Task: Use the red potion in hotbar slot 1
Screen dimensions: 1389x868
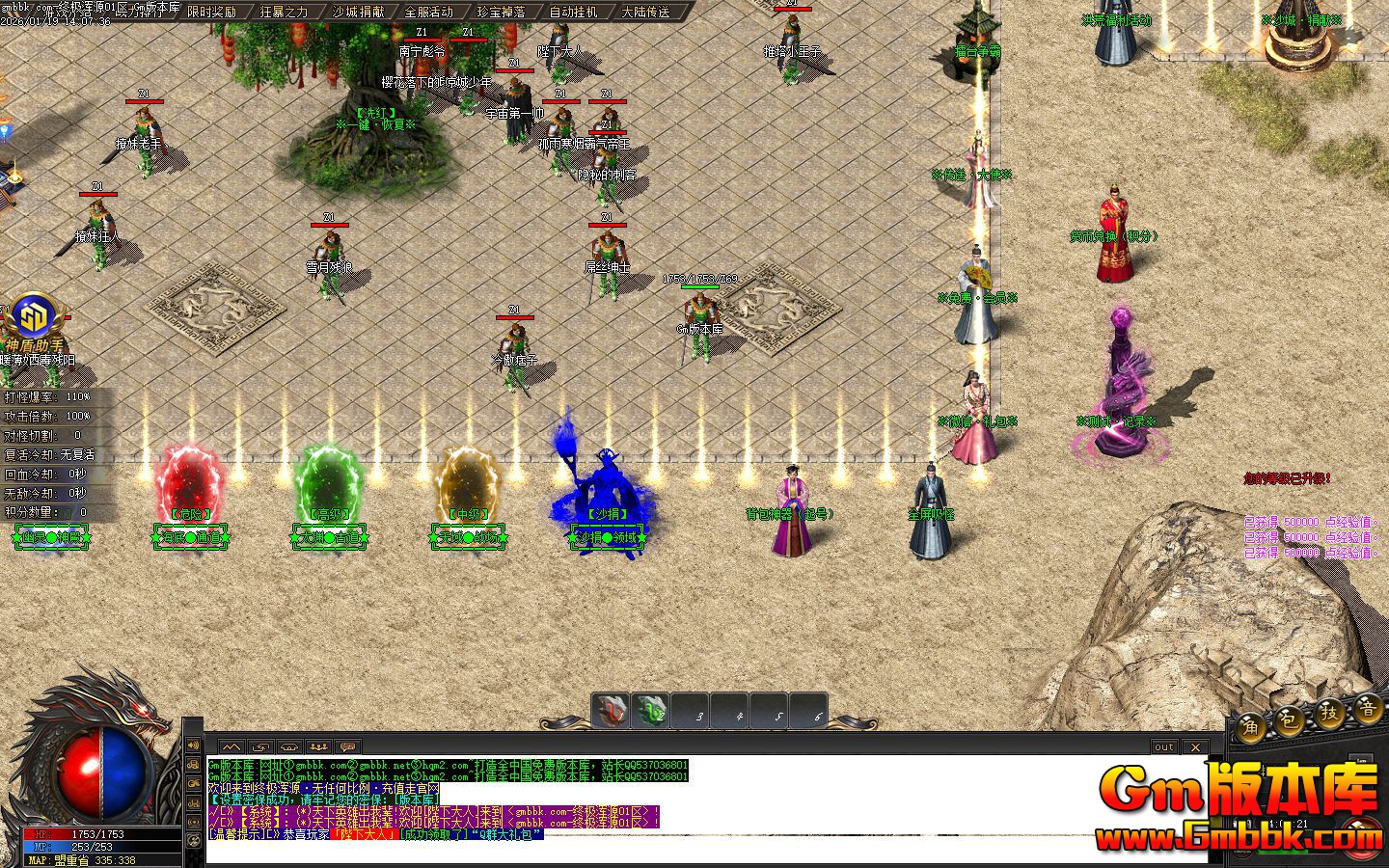Action: point(611,712)
